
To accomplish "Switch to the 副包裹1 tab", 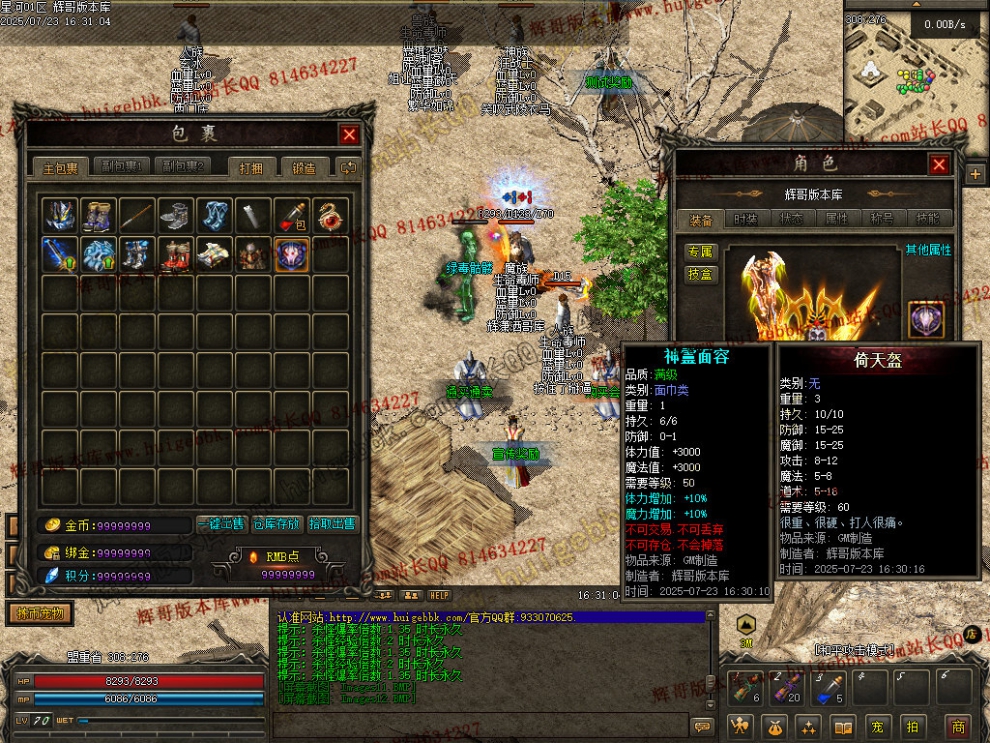I will (x=127, y=167).
